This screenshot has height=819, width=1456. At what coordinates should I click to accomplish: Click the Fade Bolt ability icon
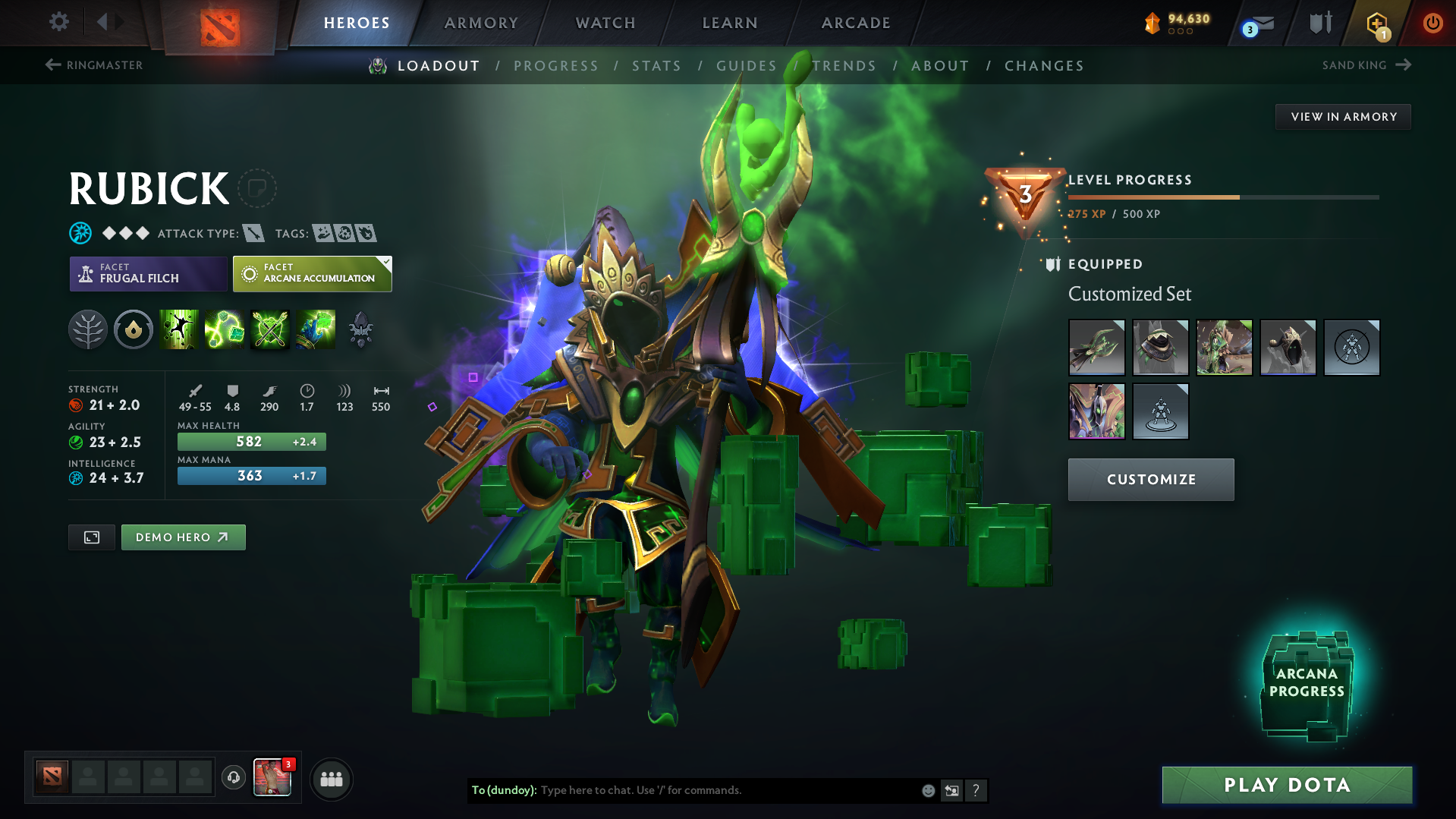coord(225,329)
